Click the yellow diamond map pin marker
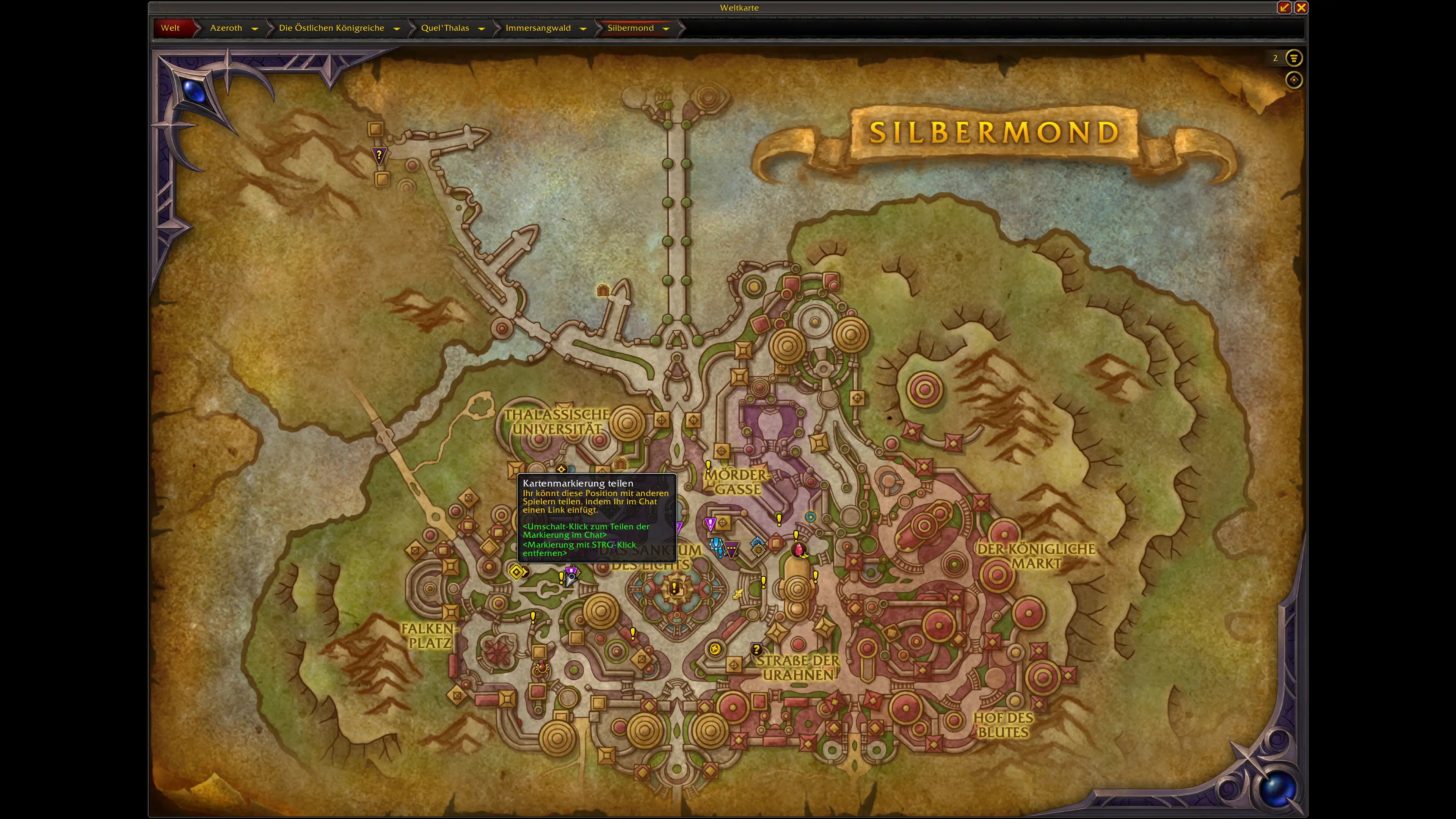Viewport: 1456px width, 819px height. [x=516, y=572]
